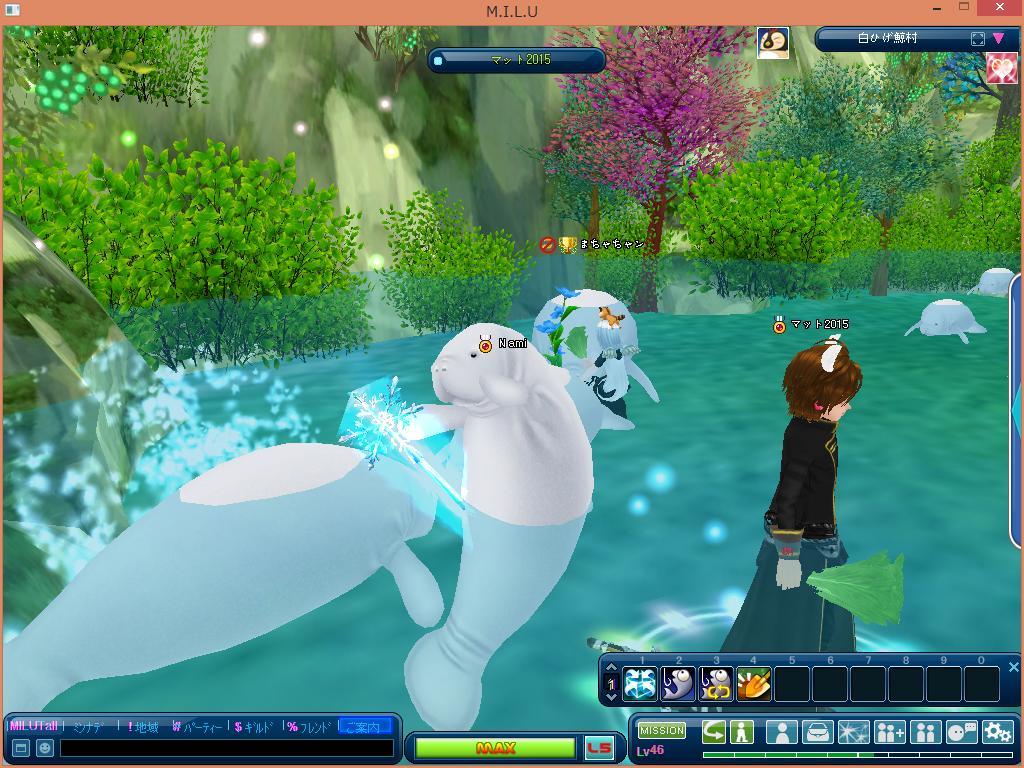Activate the ice crystal skill in hotbar
Screen dimensions: 1024x768
point(640,684)
